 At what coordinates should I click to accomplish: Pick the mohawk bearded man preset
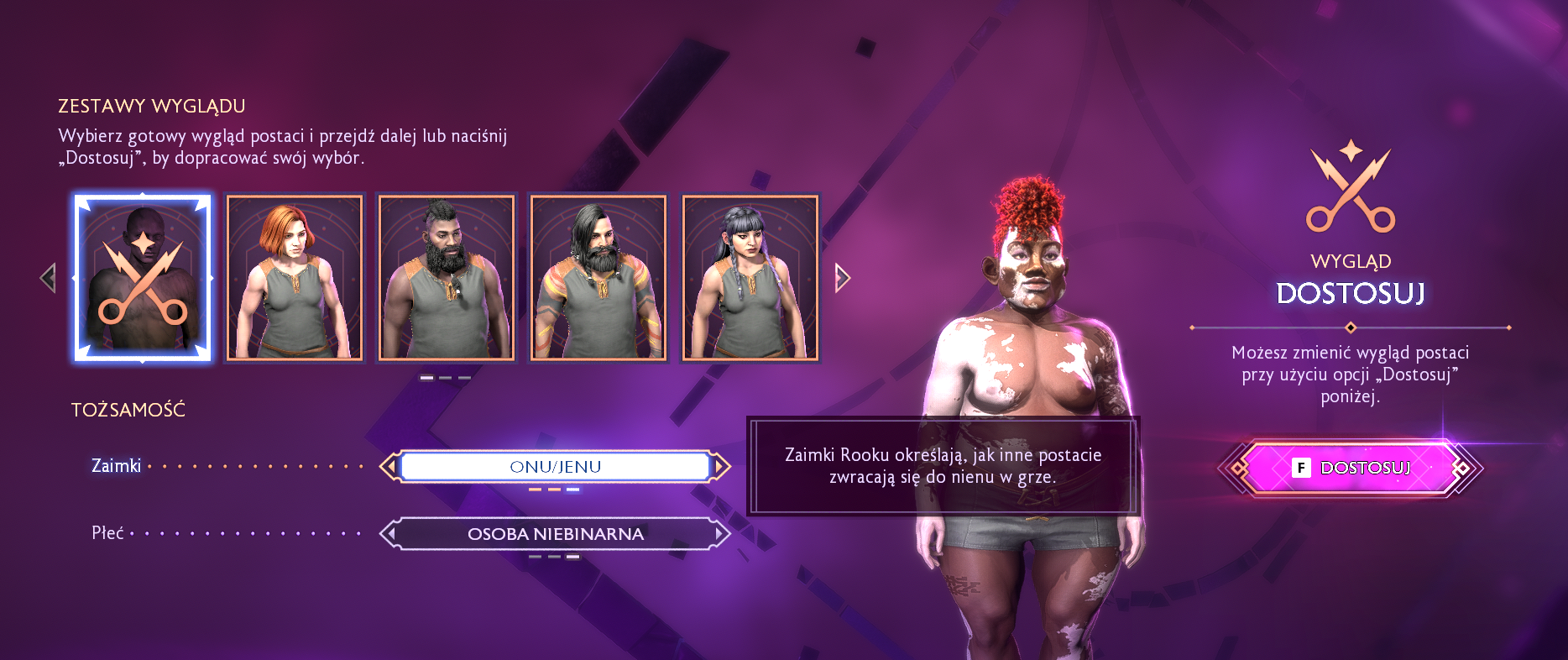point(447,278)
